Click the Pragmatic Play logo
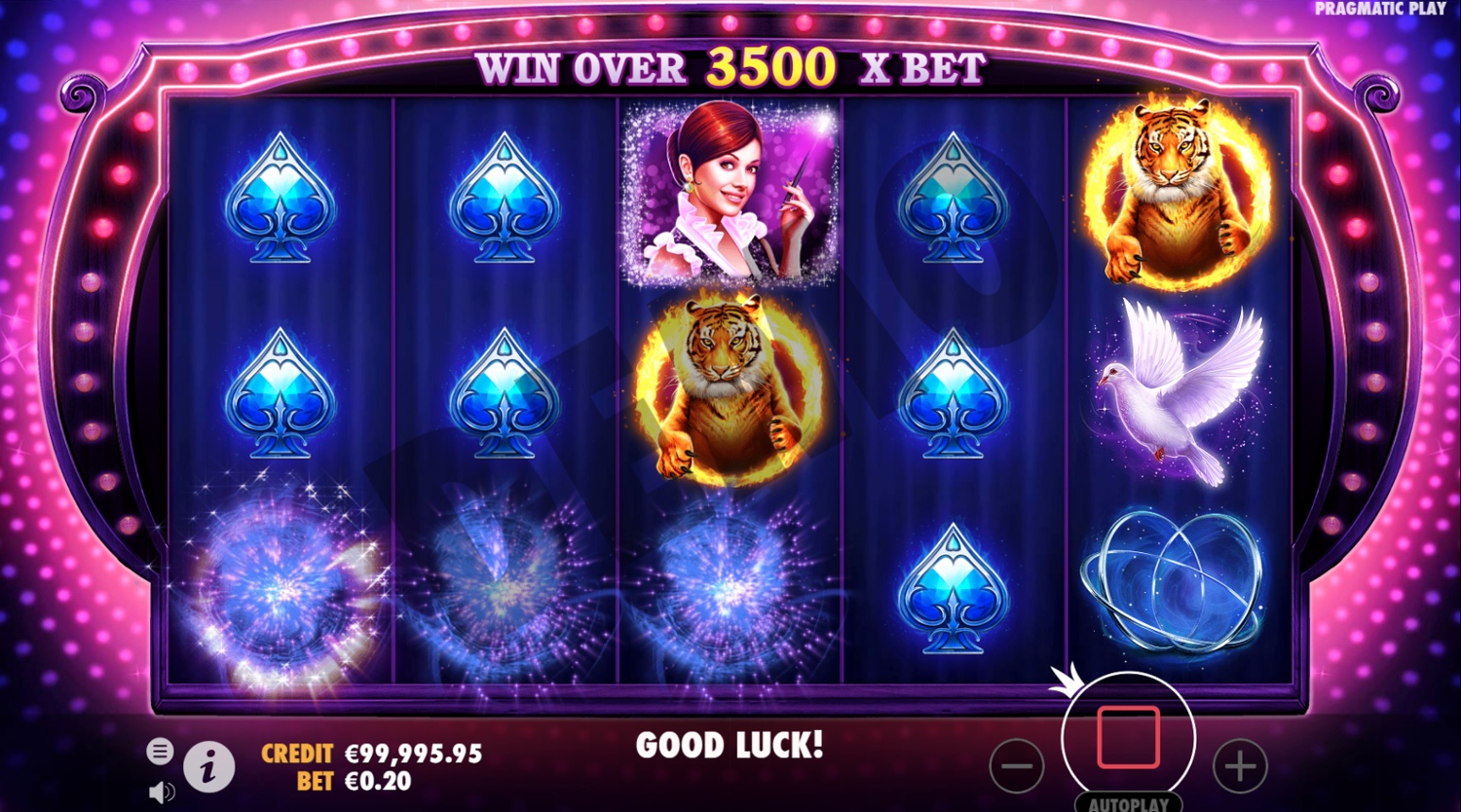Image resolution: width=1461 pixels, height=812 pixels. click(1379, 10)
